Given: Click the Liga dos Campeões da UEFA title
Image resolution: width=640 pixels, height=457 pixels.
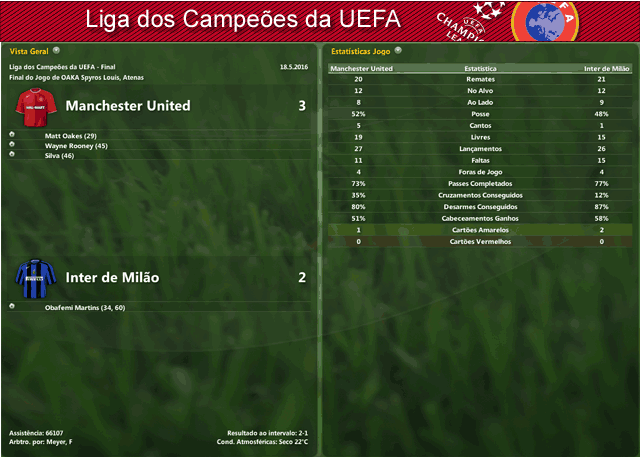Looking at the screenshot, I should 243,19.
